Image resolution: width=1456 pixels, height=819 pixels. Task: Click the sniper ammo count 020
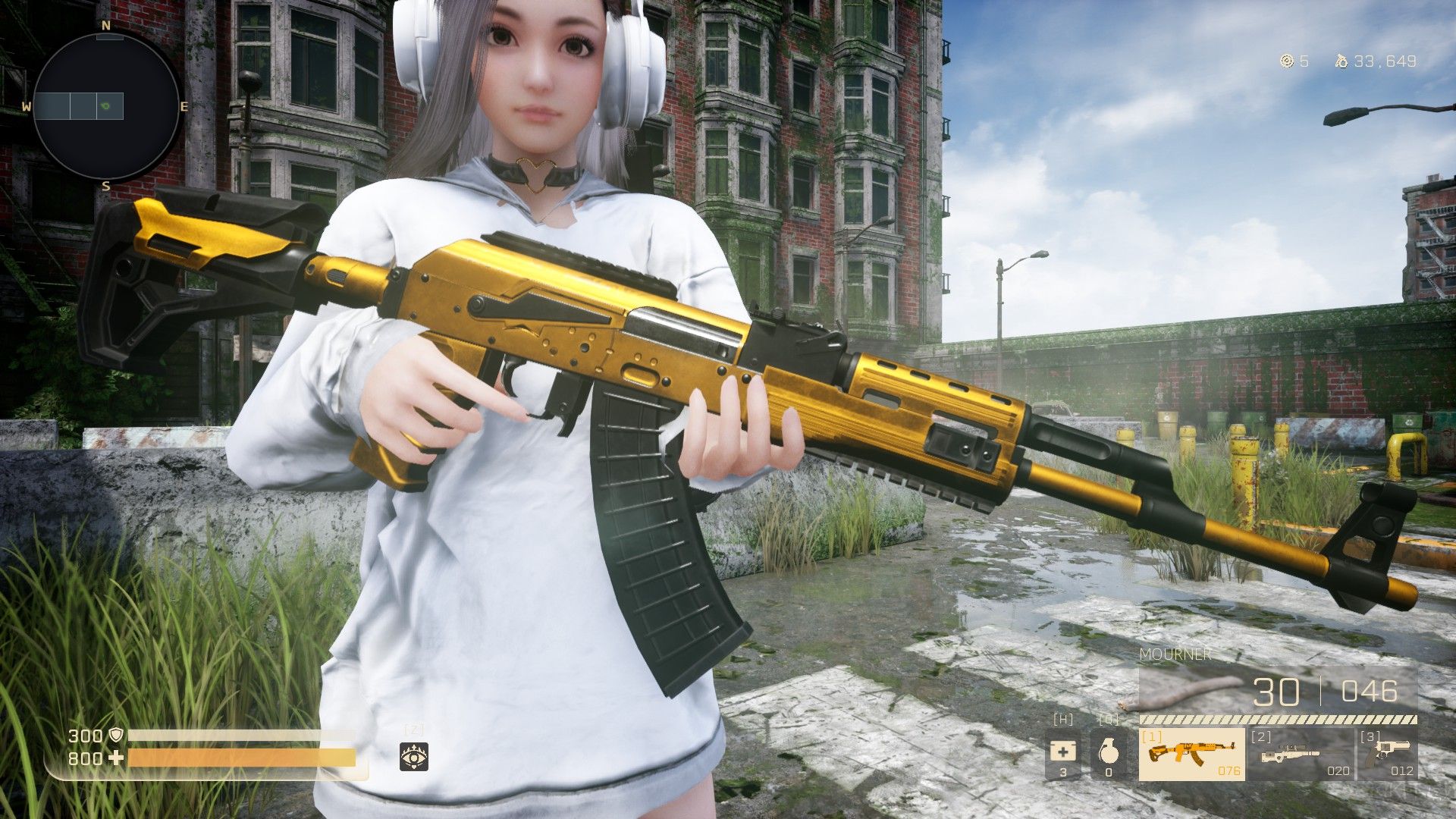[x=1337, y=770]
